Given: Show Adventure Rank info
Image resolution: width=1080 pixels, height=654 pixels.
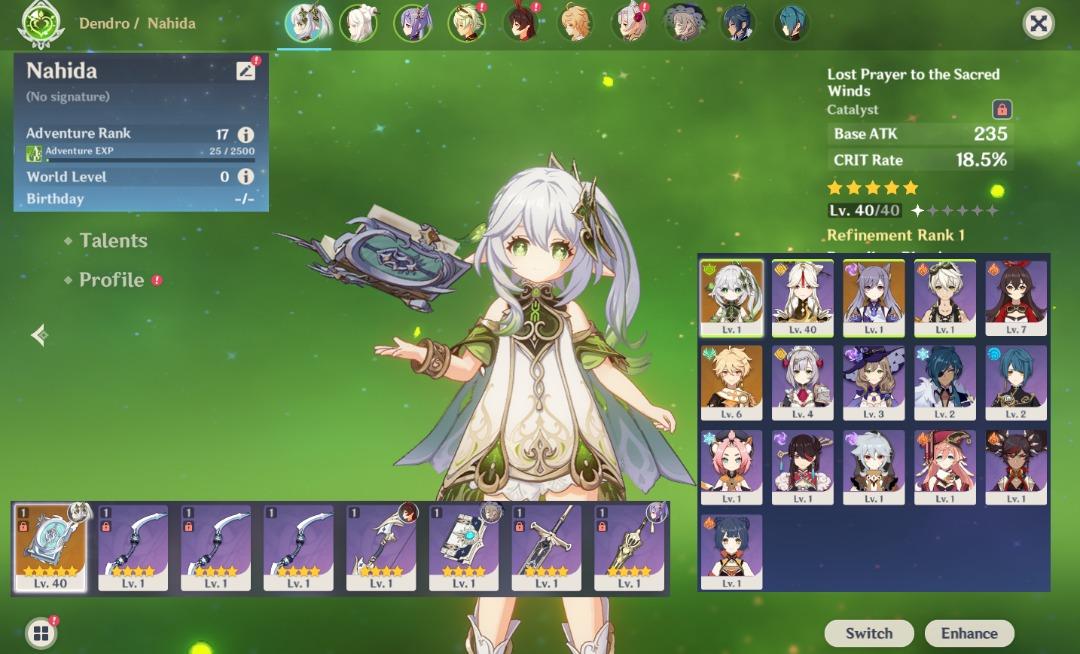Looking at the screenshot, I should tap(245, 134).
